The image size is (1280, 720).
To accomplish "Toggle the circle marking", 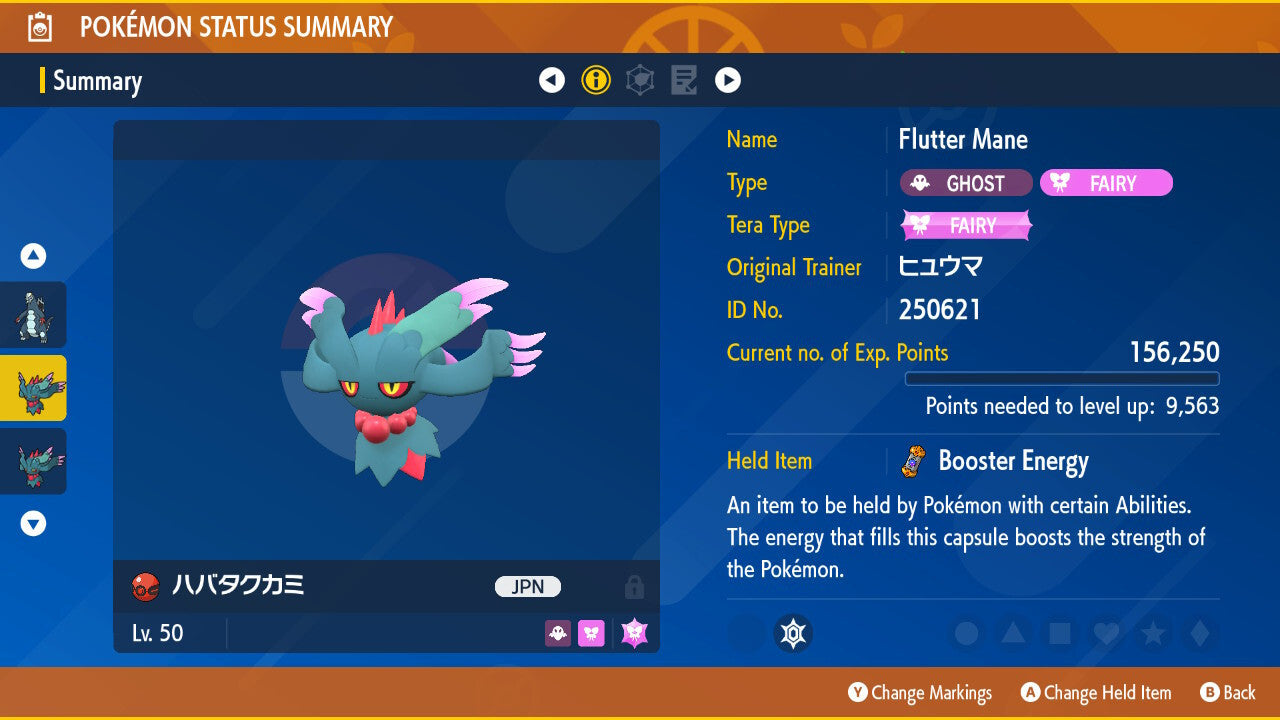I will (x=966, y=633).
